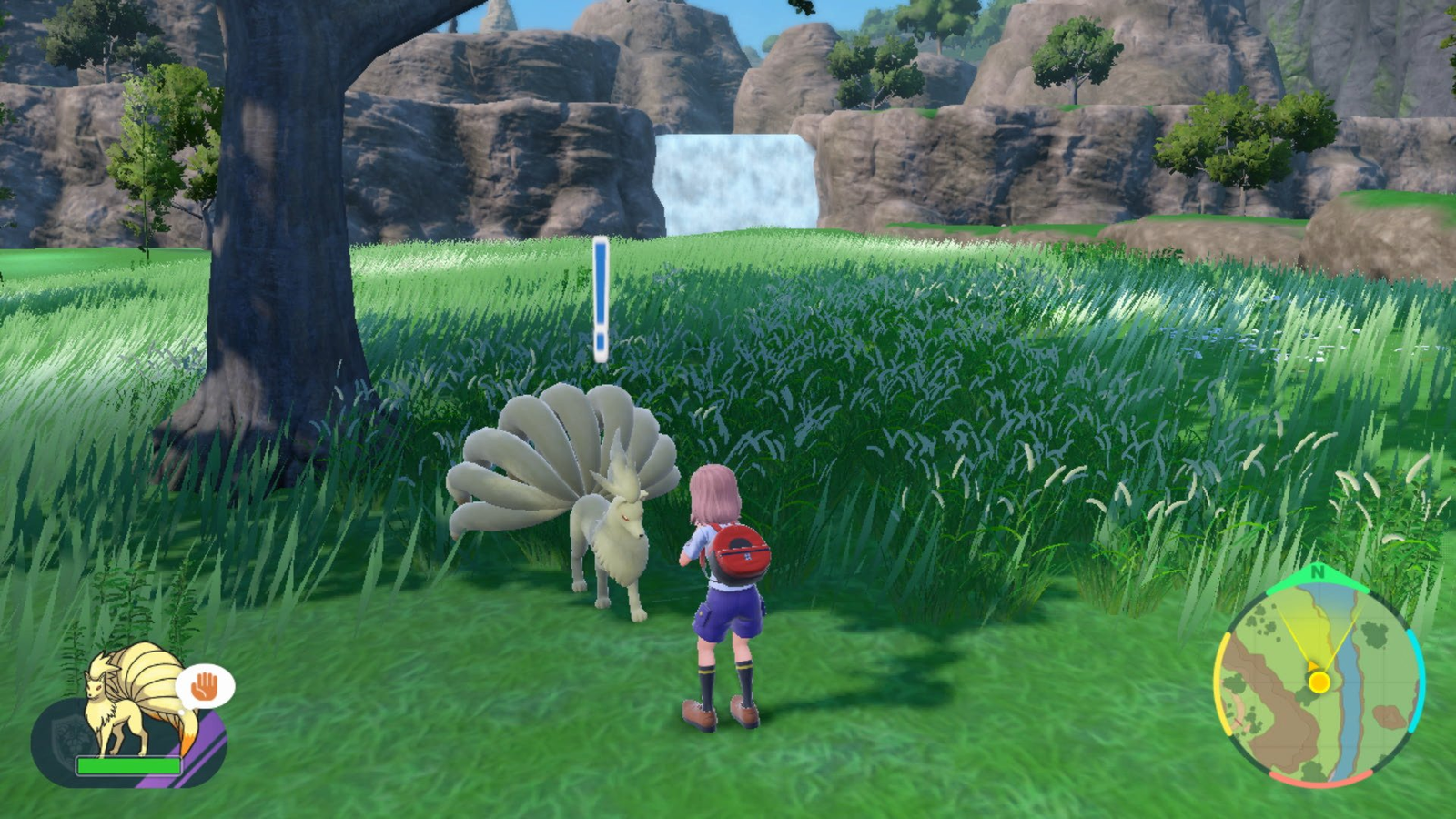Click the orange hand gesture speech bubble
Viewport: 1456px width, 819px height.
click(204, 685)
